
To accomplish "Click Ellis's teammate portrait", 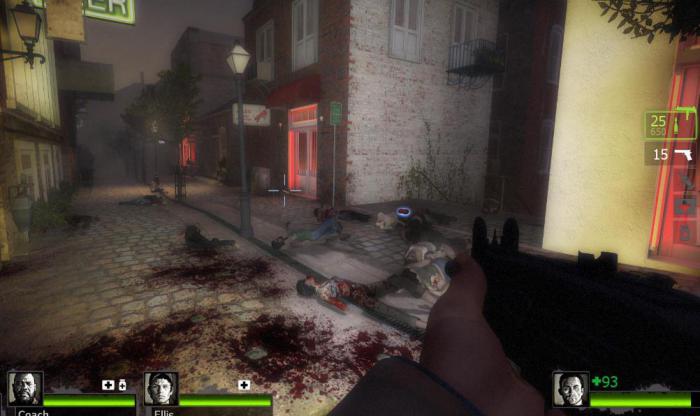I will coord(160,388).
